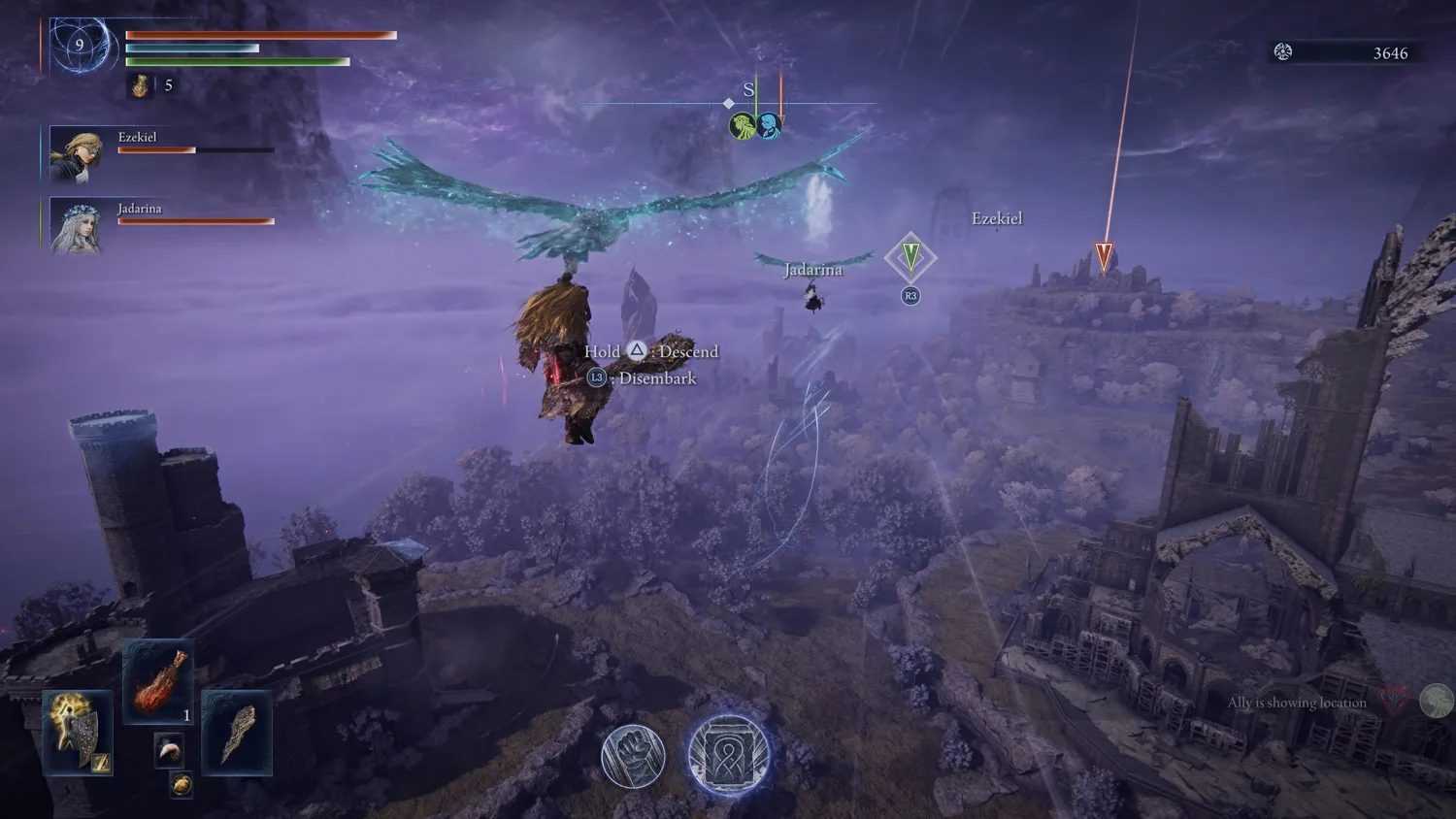Activate the fist character skill icon
Image resolution: width=1456 pixels, height=819 pixels.
tap(633, 755)
